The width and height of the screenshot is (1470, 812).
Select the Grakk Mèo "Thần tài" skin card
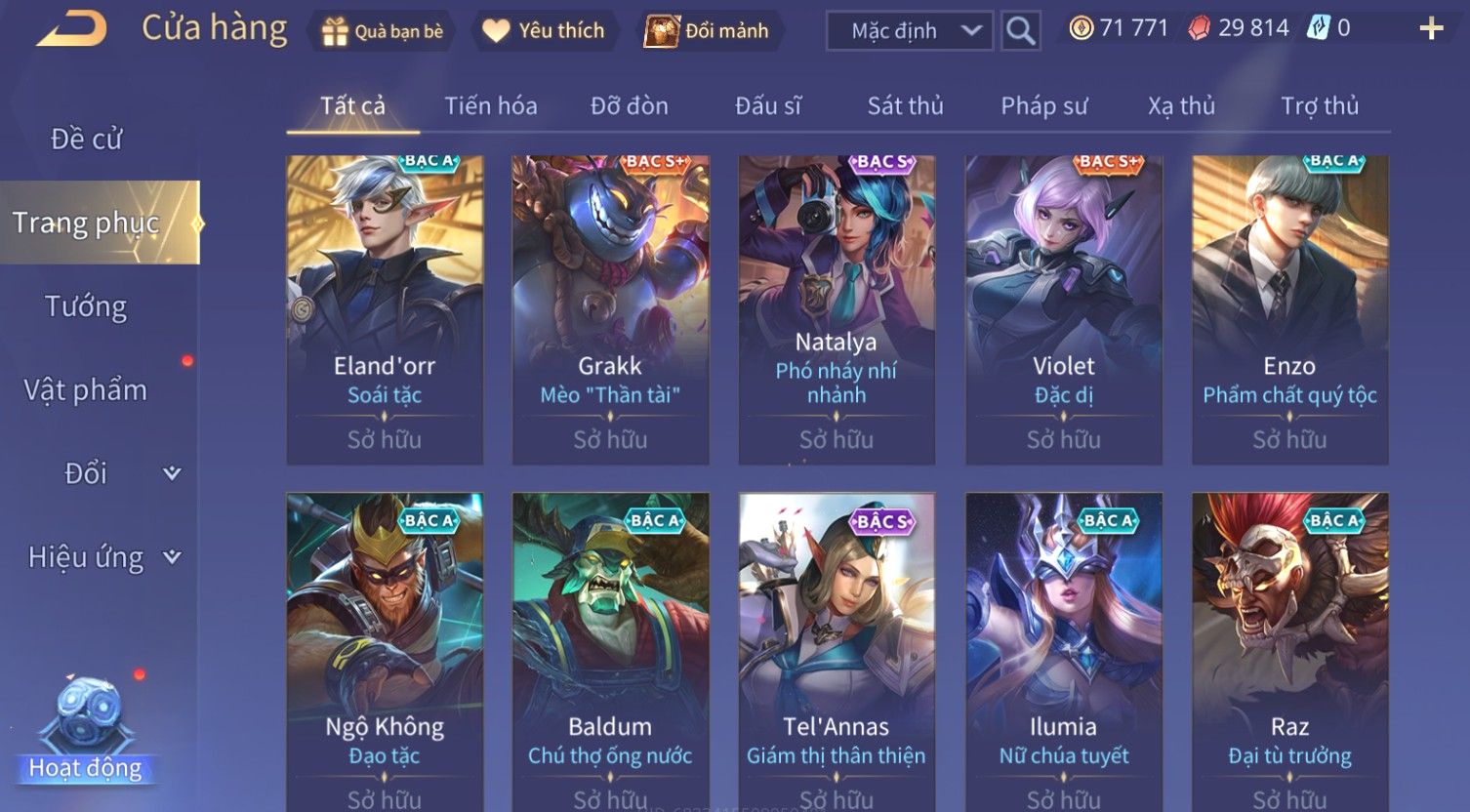610,309
